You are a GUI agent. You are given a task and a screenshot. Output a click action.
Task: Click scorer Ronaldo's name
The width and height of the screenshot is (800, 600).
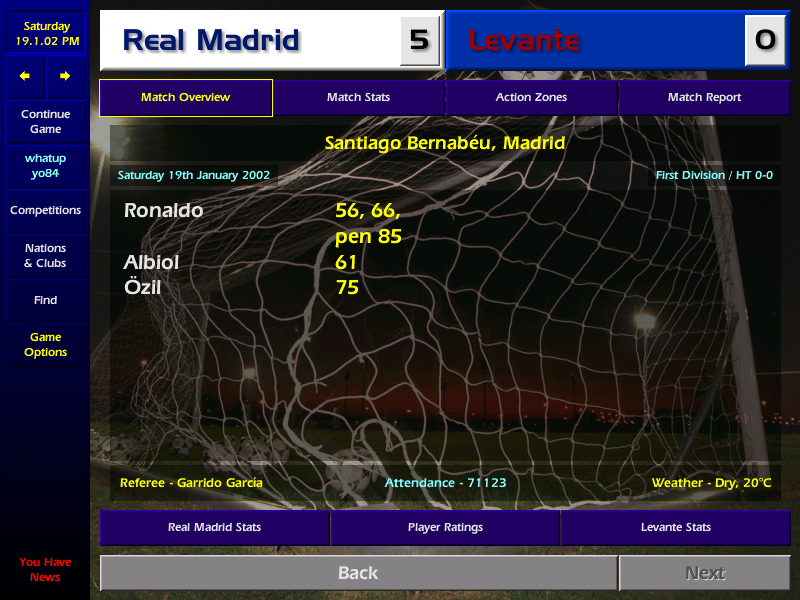coord(163,211)
